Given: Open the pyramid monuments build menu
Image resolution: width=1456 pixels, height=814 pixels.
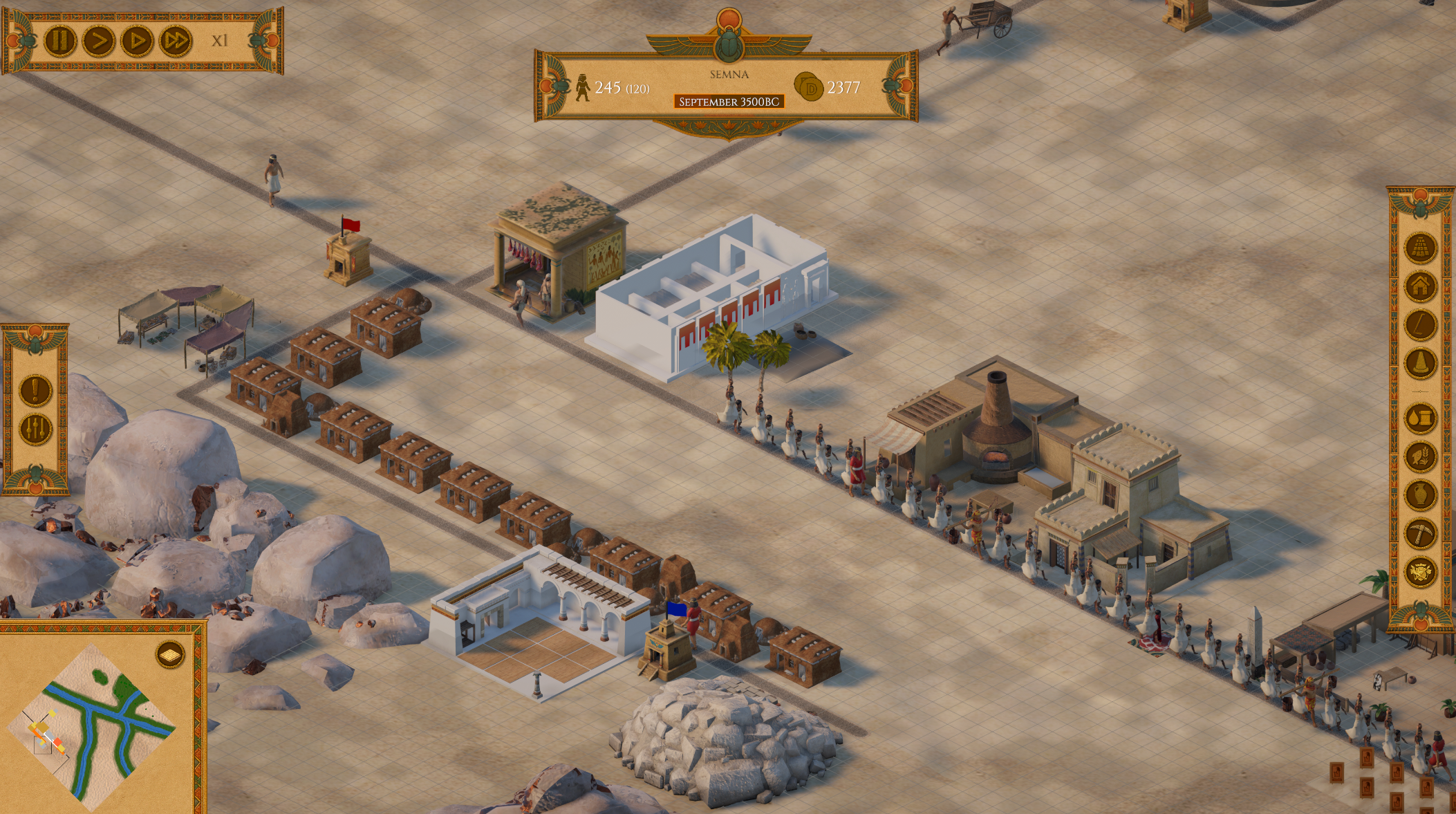Looking at the screenshot, I should [x=1421, y=248].
